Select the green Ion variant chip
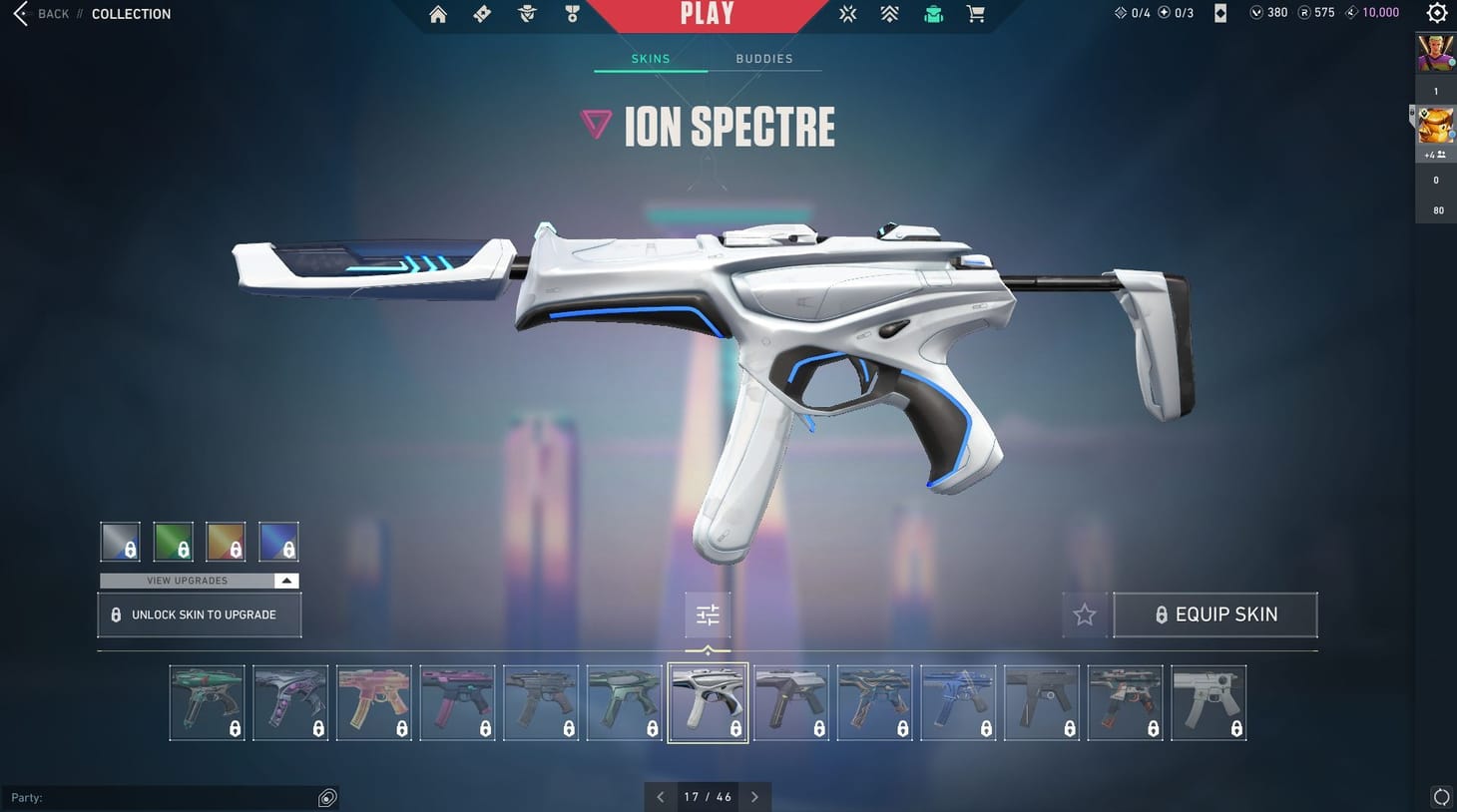This screenshot has height=812, width=1457. [x=174, y=541]
